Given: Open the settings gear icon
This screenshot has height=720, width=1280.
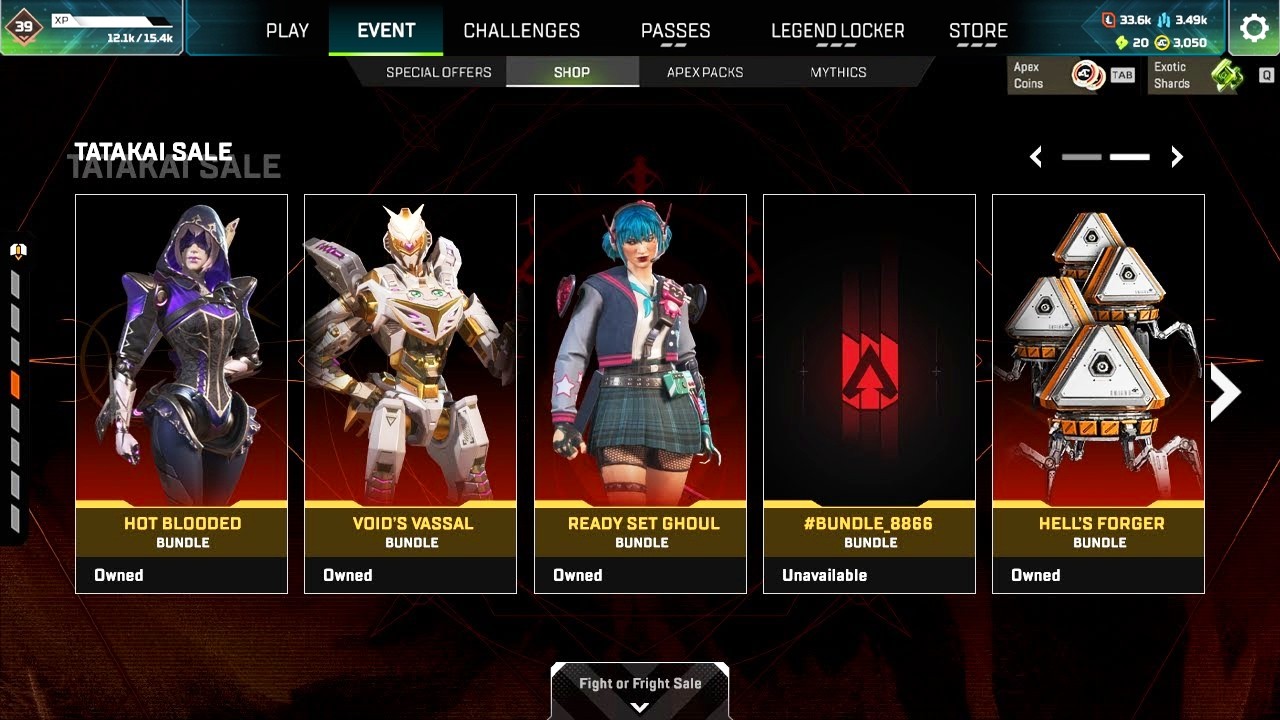Looking at the screenshot, I should [1254, 28].
